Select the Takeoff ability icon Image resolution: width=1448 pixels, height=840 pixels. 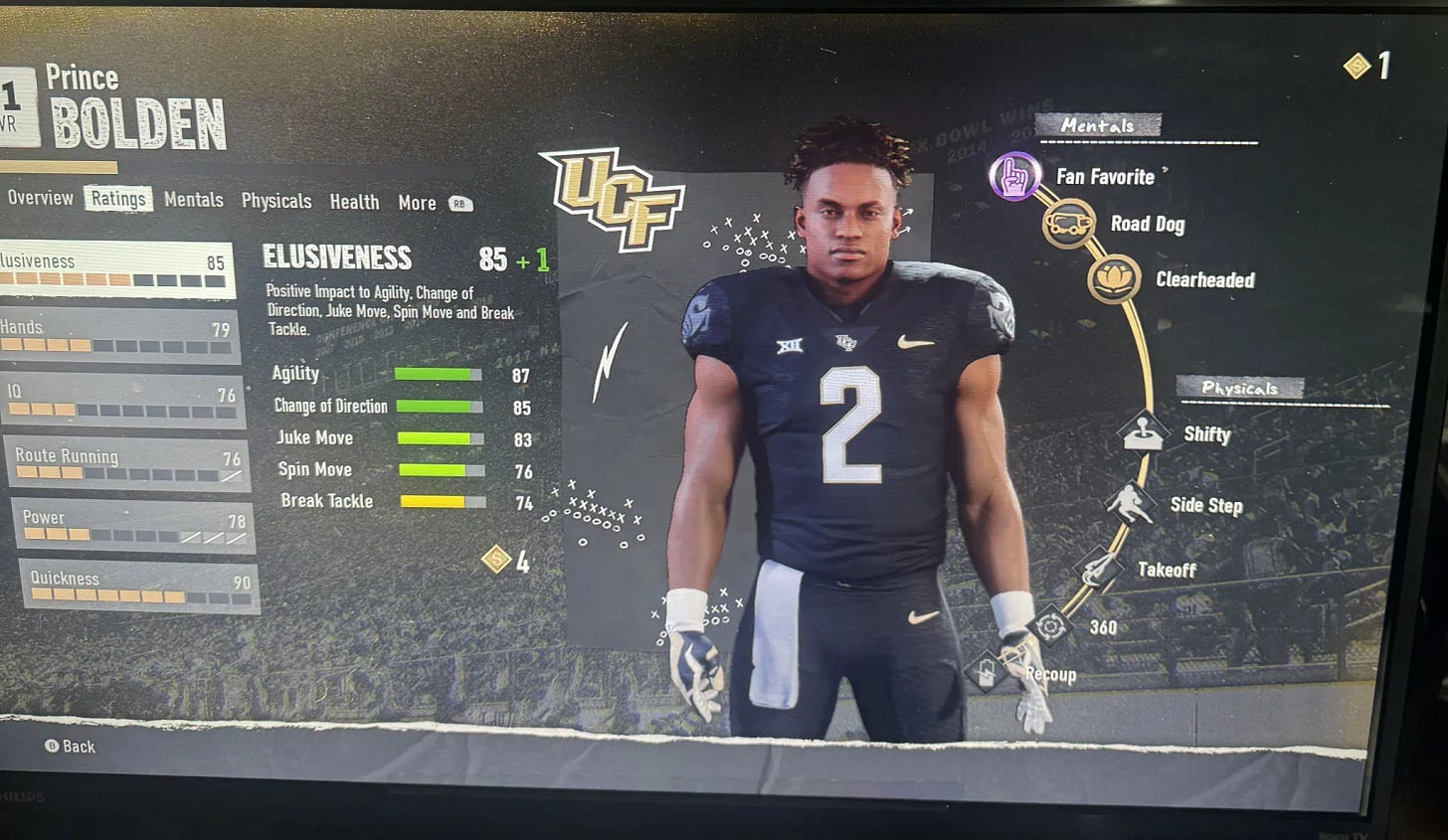(1098, 569)
